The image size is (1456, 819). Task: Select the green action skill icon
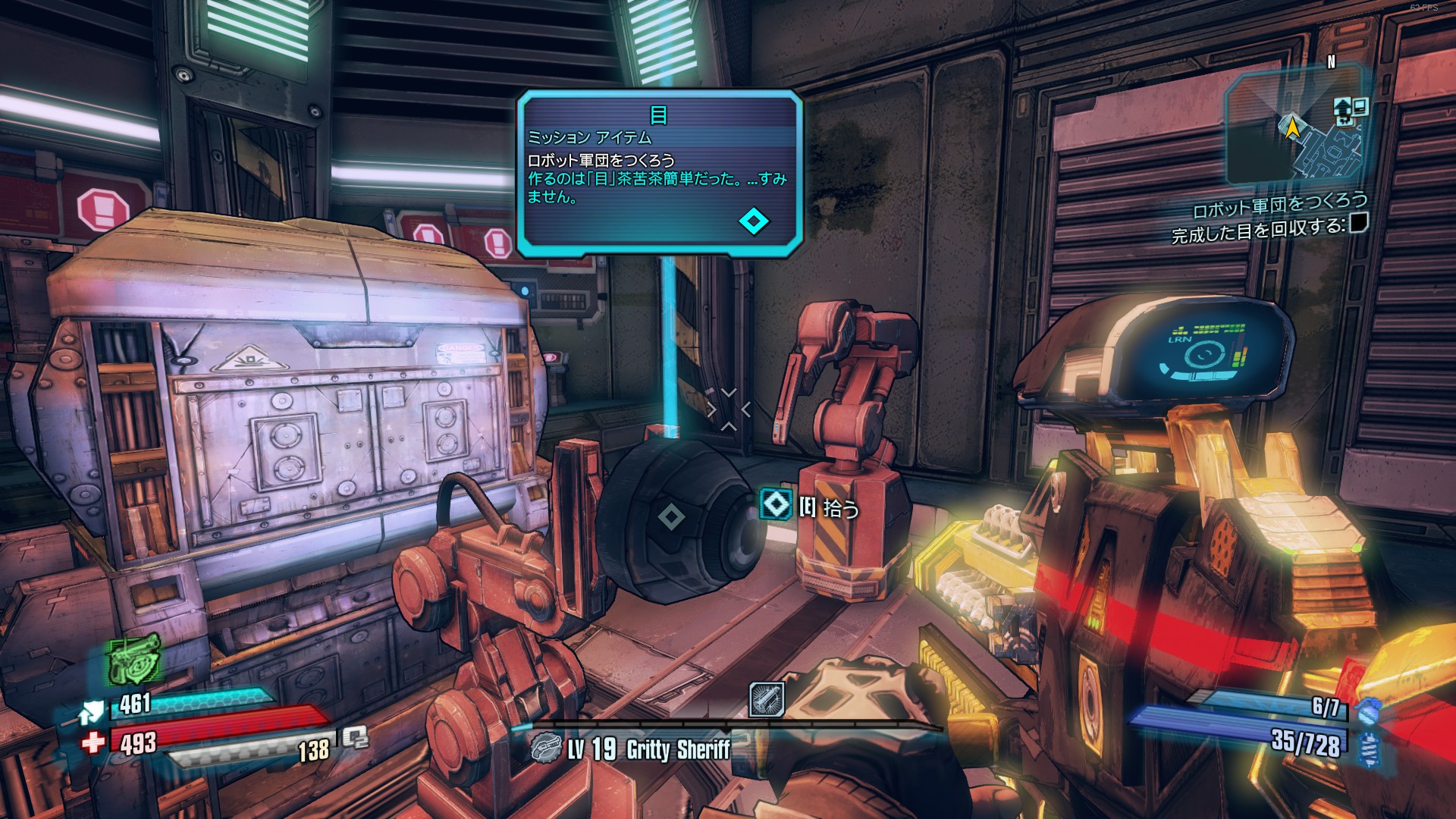pos(134,658)
